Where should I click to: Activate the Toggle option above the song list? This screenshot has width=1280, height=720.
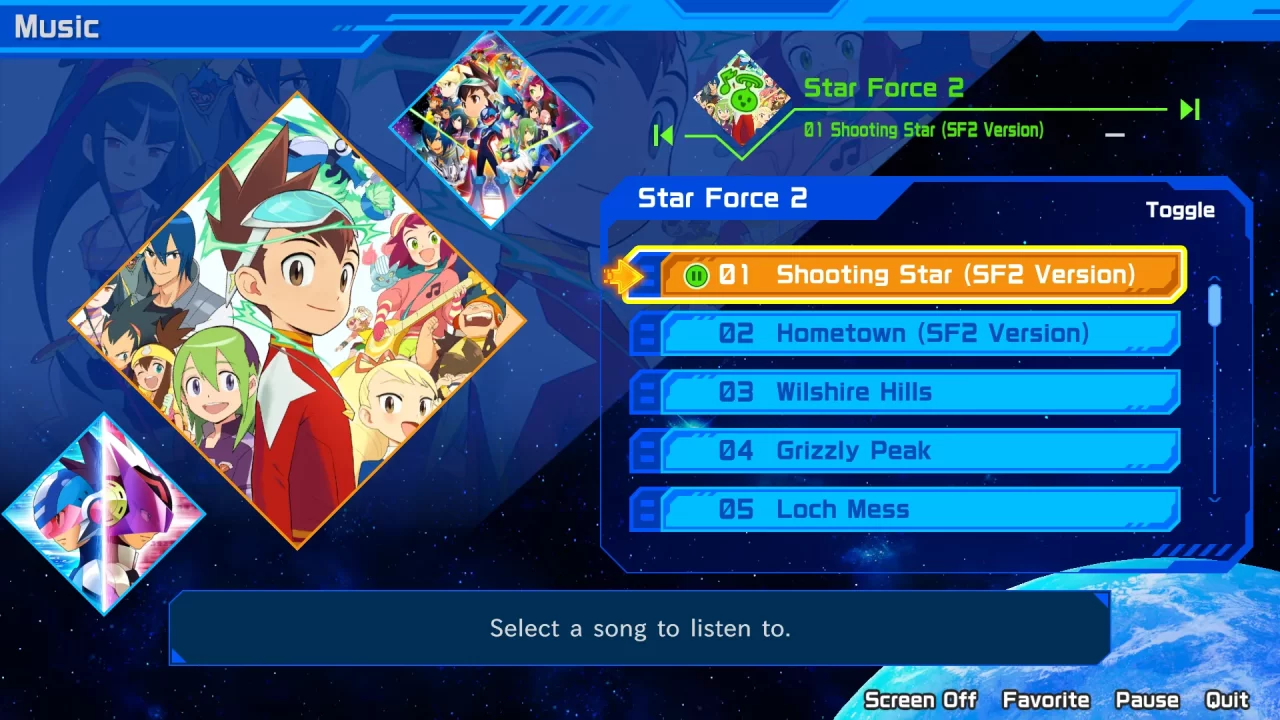coord(1181,210)
